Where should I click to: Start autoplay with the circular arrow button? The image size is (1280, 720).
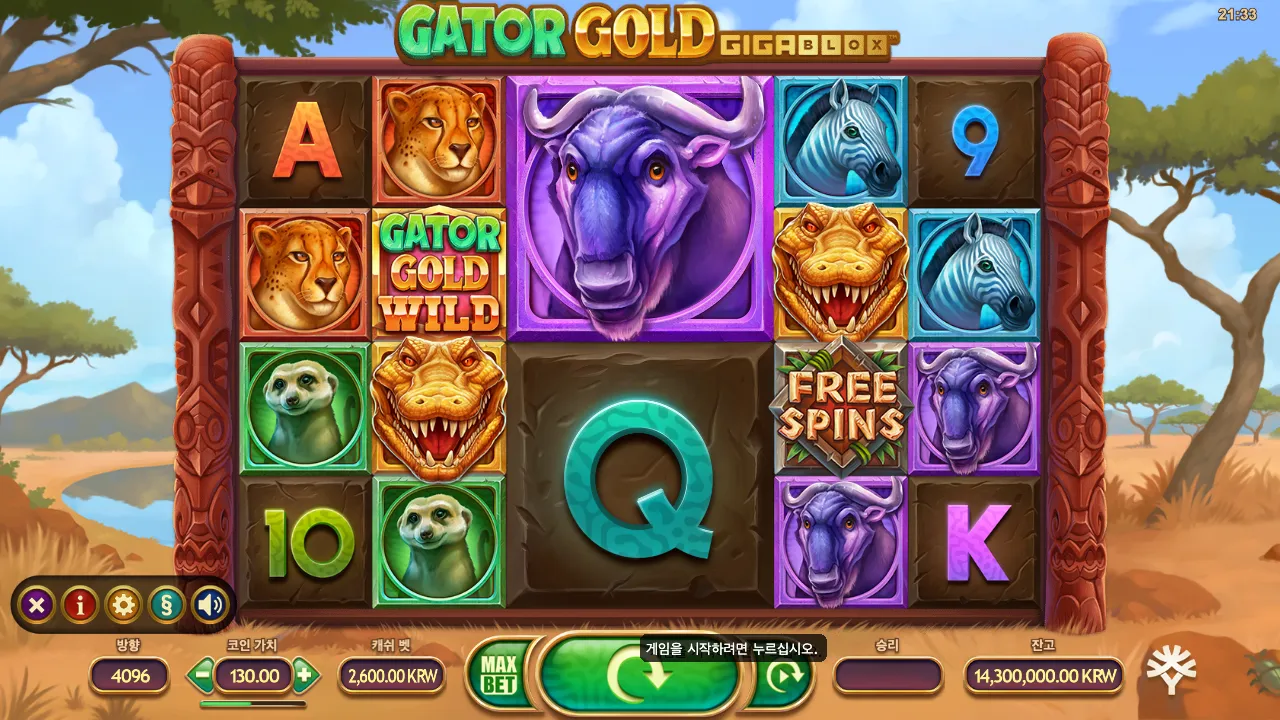[786, 676]
